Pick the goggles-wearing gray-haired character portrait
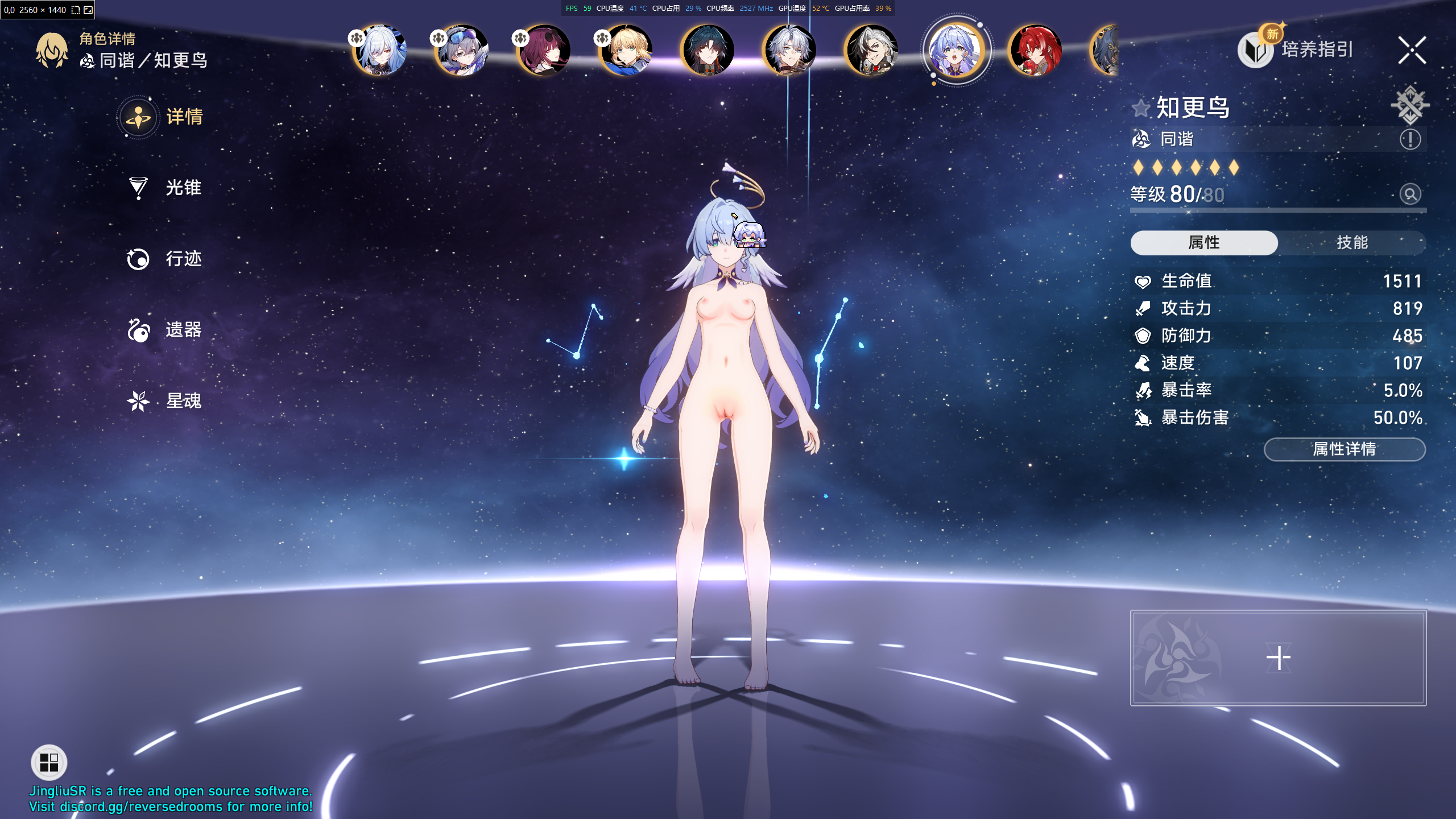The width and height of the screenshot is (1456, 819). 462,50
